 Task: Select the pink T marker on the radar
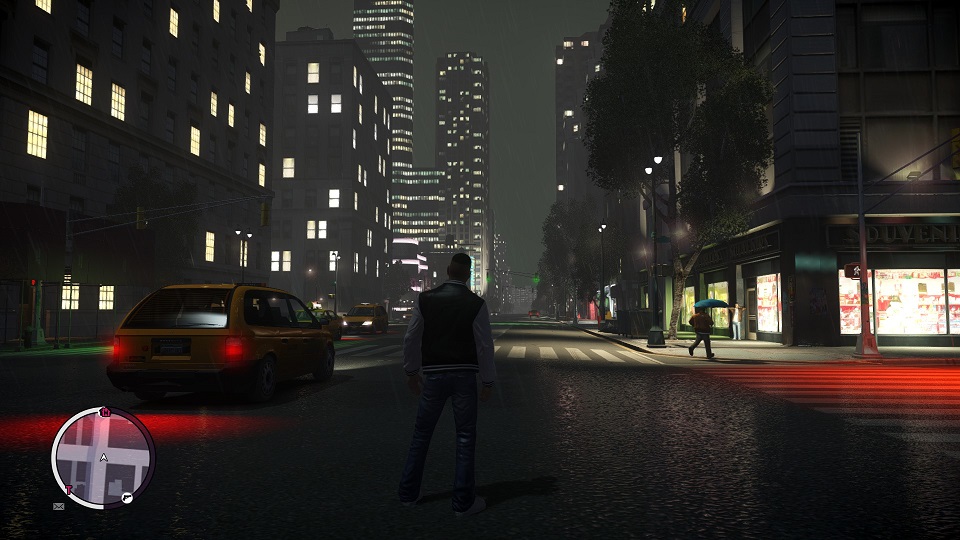(69, 490)
